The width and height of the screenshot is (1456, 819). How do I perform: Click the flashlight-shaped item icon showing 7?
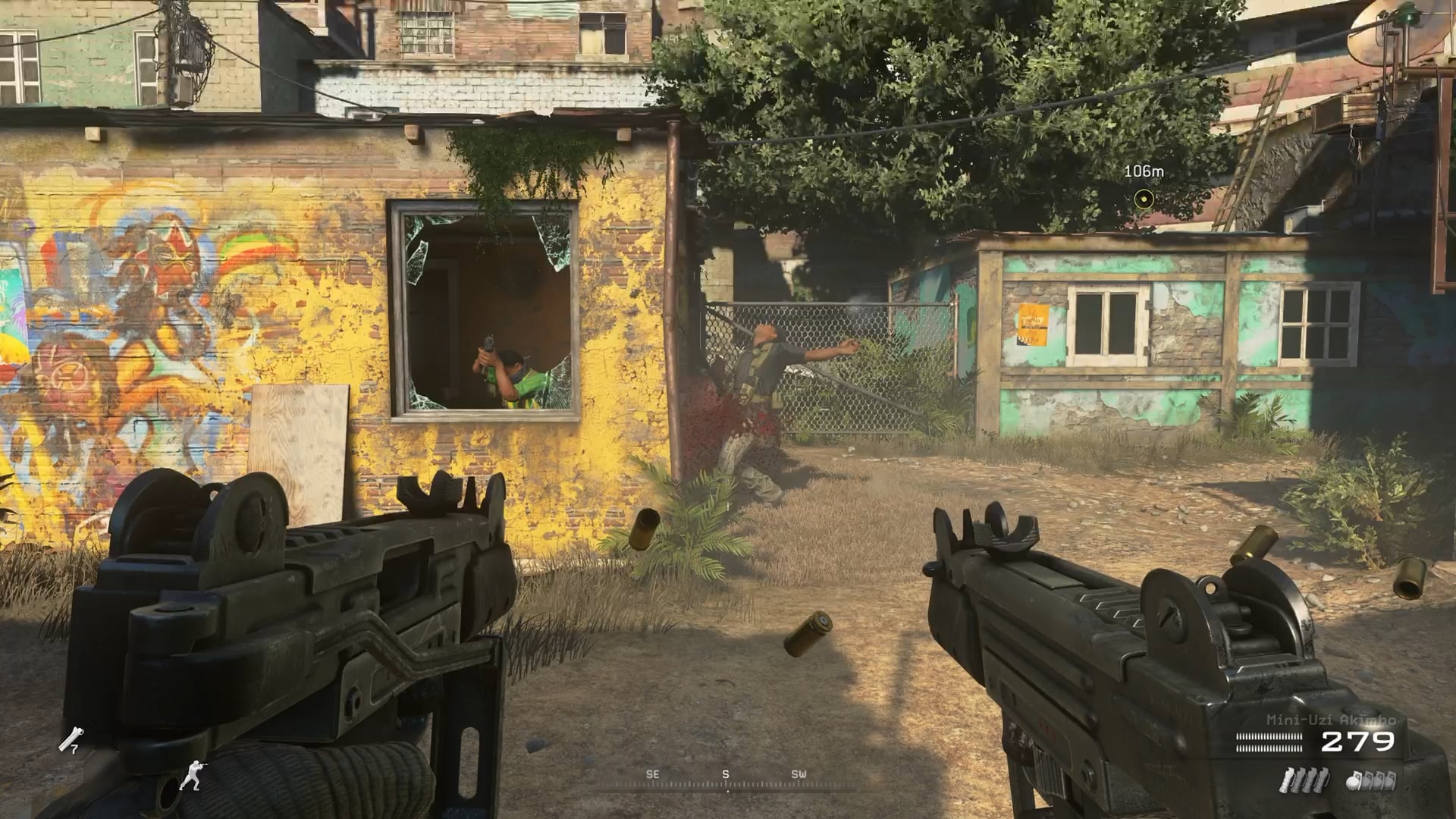(x=72, y=739)
